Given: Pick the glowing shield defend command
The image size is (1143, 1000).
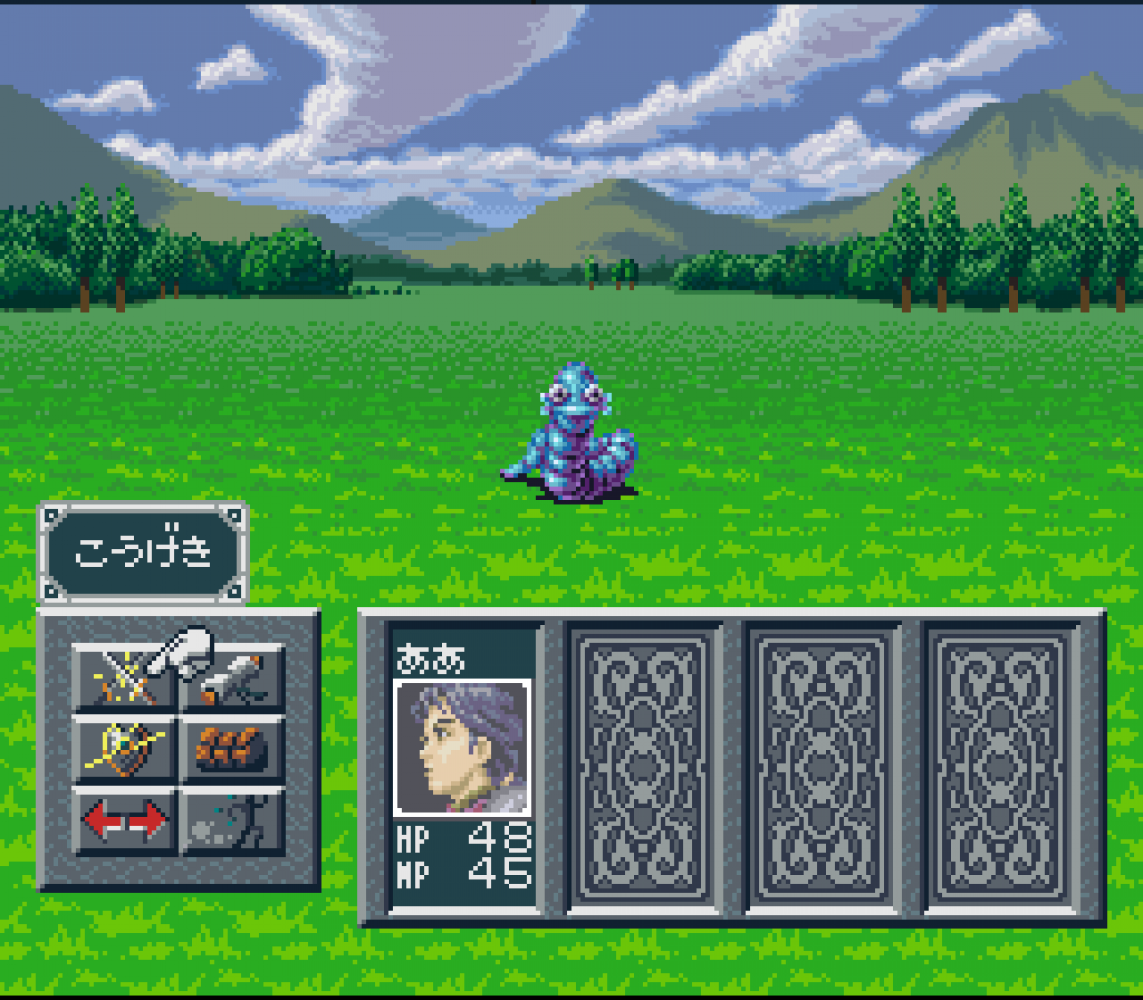Looking at the screenshot, I should click(x=125, y=748).
